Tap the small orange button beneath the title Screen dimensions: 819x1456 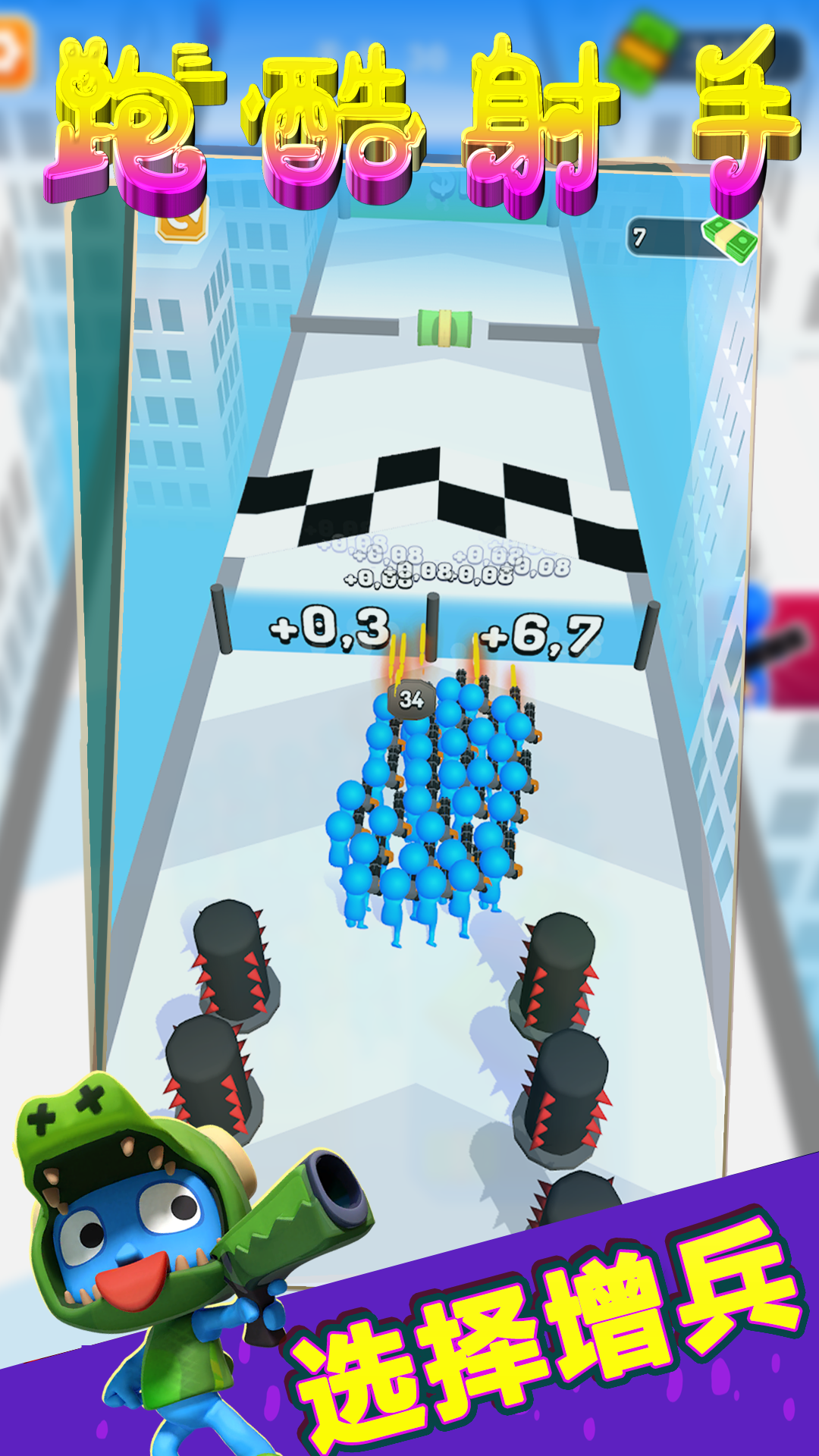pos(182,221)
